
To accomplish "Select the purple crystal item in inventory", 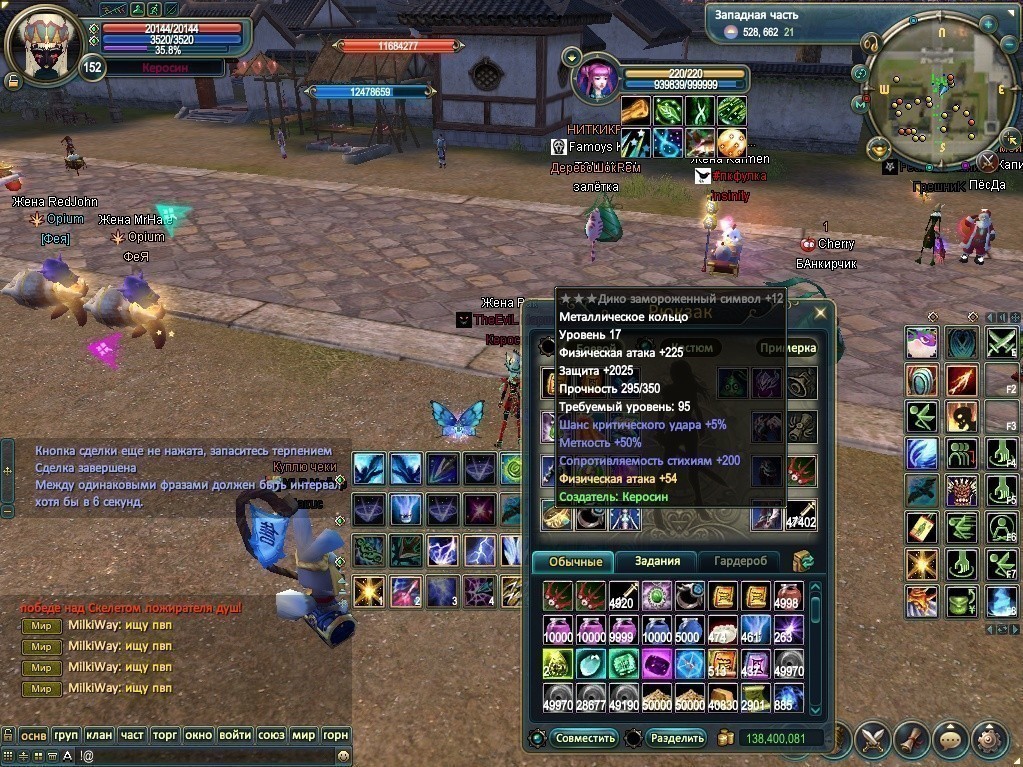I will (657, 663).
